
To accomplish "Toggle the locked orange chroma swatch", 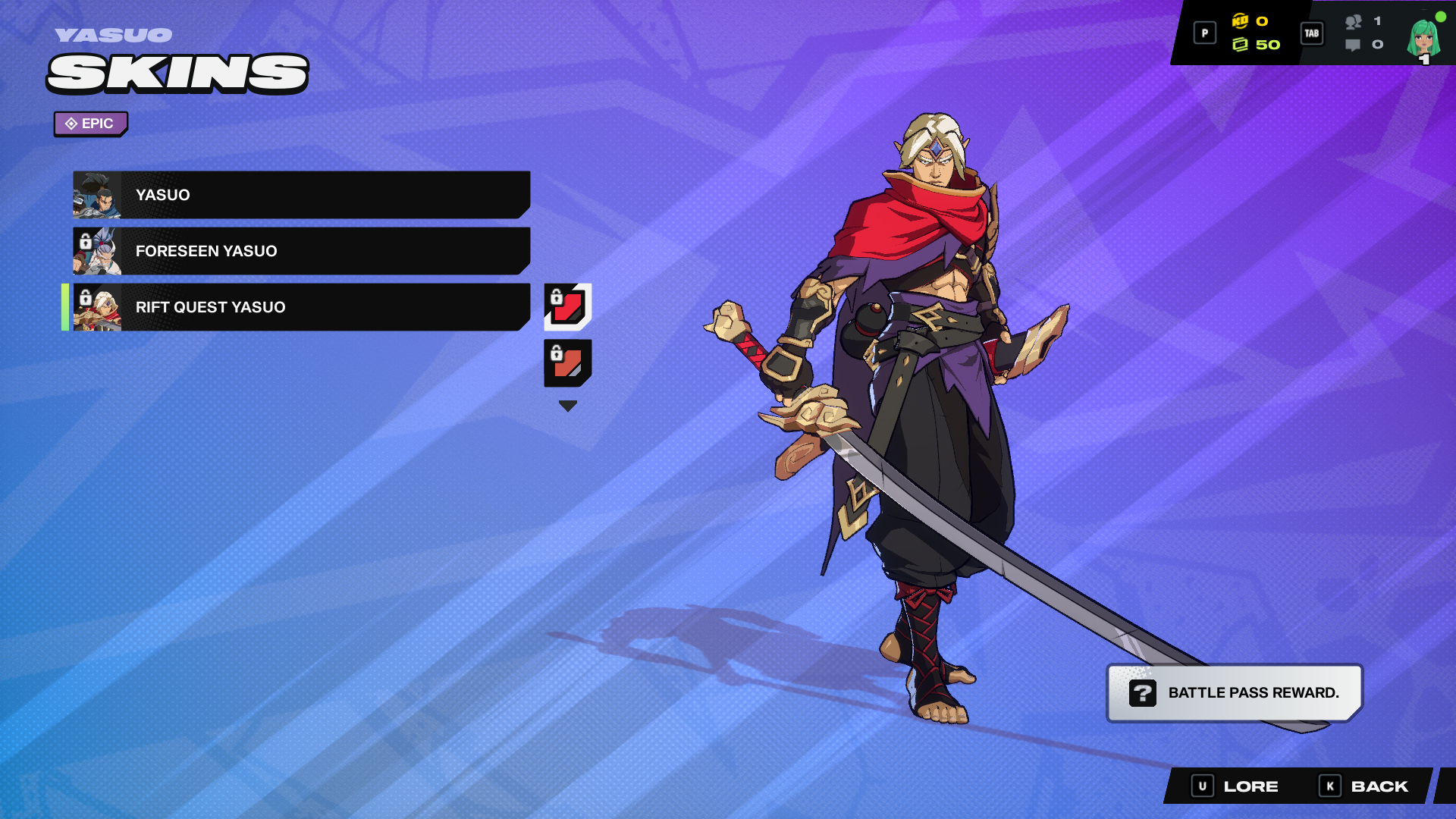I will [567, 368].
